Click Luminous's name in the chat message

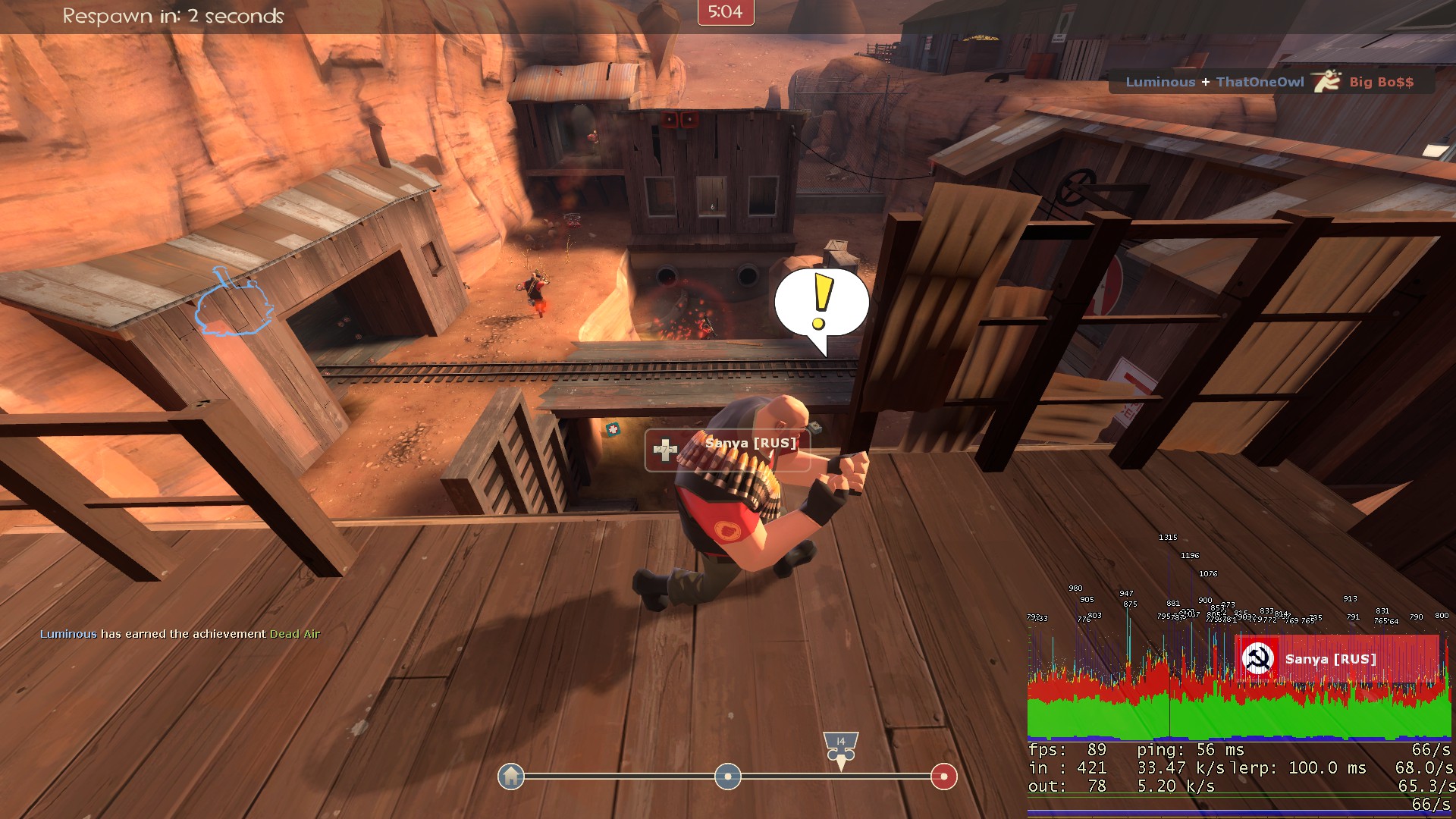(68, 634)
